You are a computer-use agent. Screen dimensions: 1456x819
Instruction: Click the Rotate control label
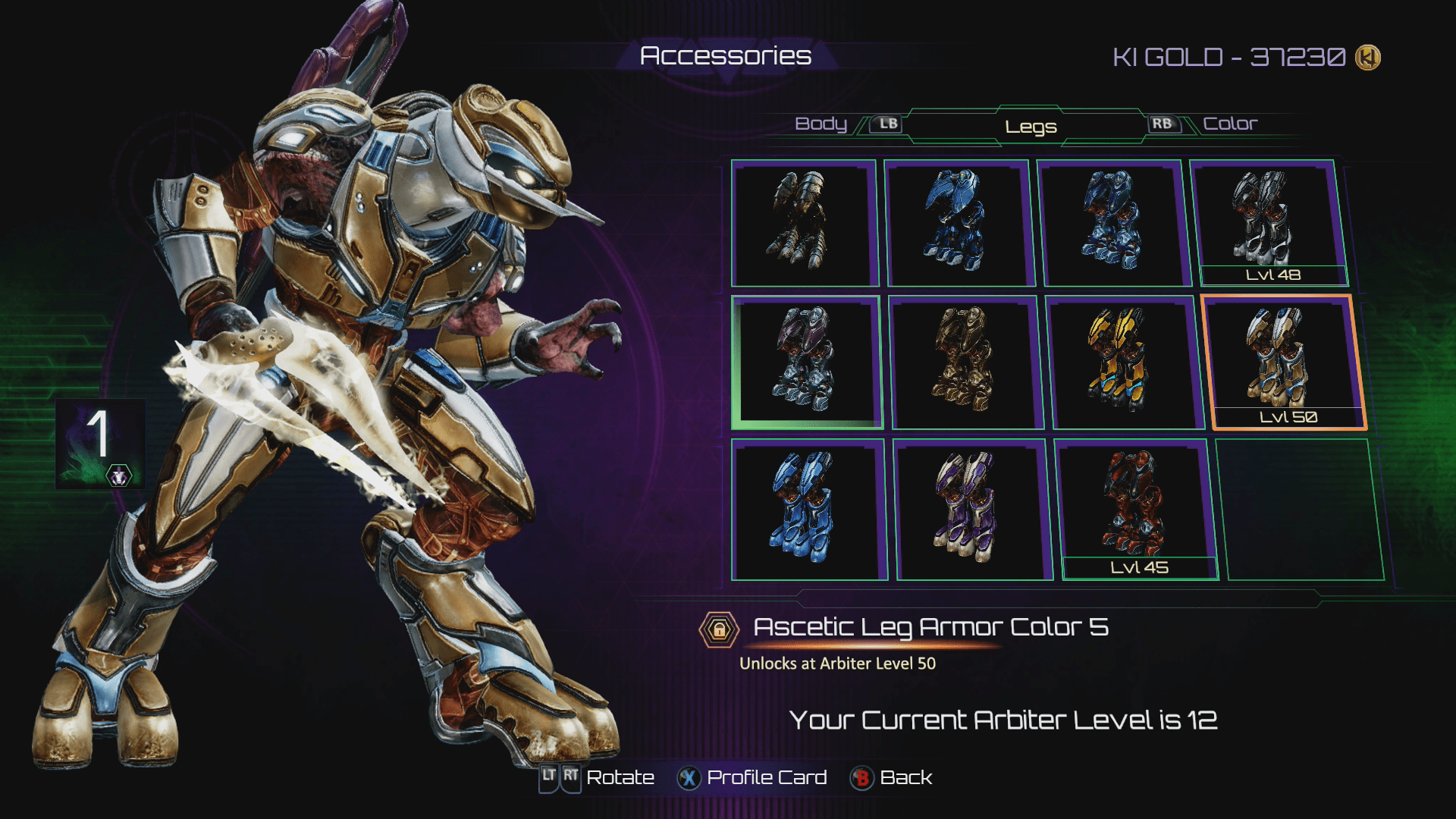620,778
